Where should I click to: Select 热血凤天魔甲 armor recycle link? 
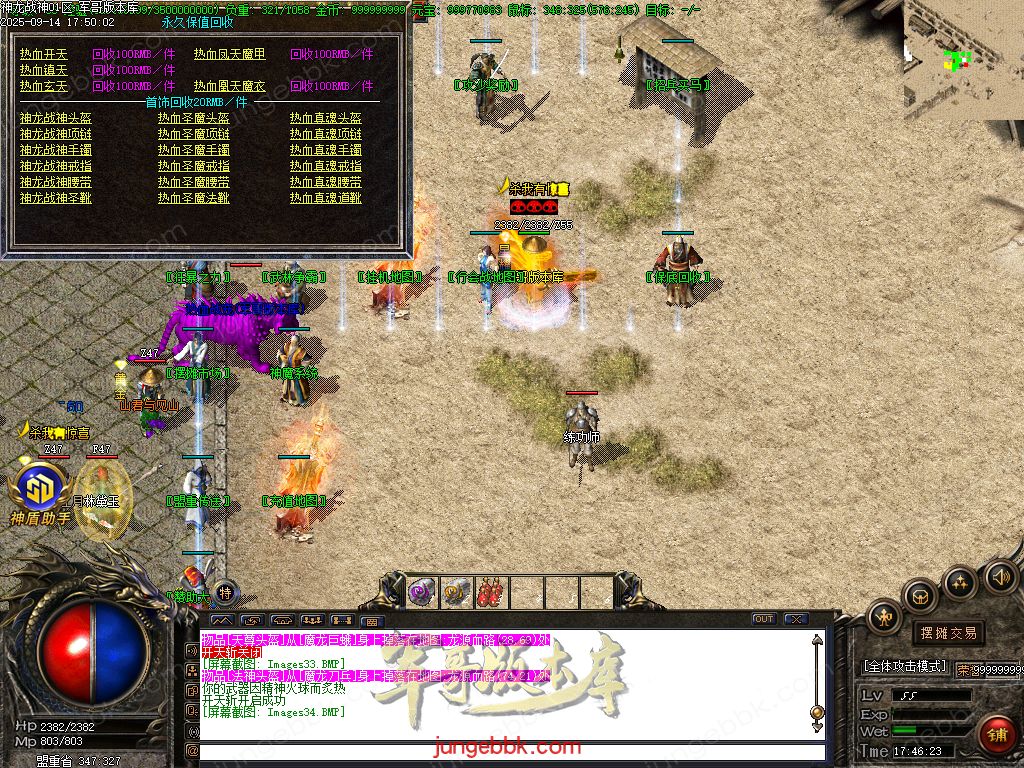(x=230, y=54)
